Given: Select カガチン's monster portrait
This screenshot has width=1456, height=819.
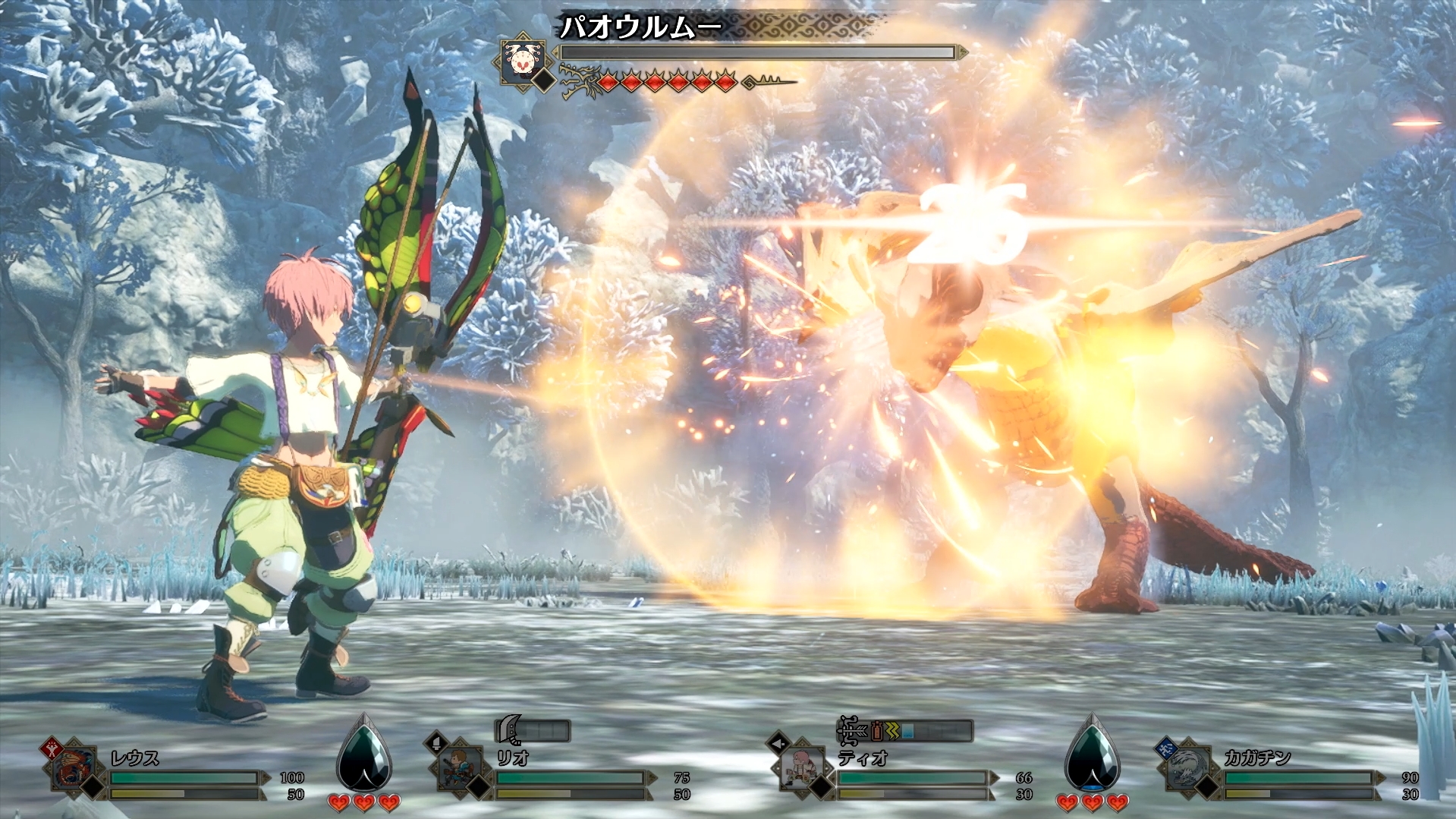Looking at the screenshot, I should tap(1186, 769).
